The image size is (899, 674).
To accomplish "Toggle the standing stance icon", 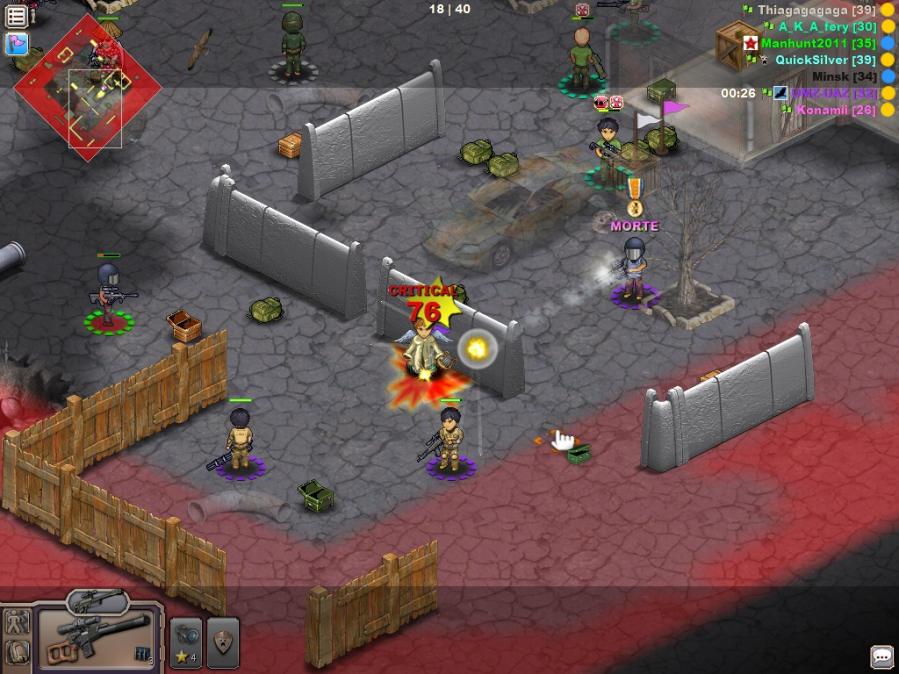I will click(x=15, y=623).
